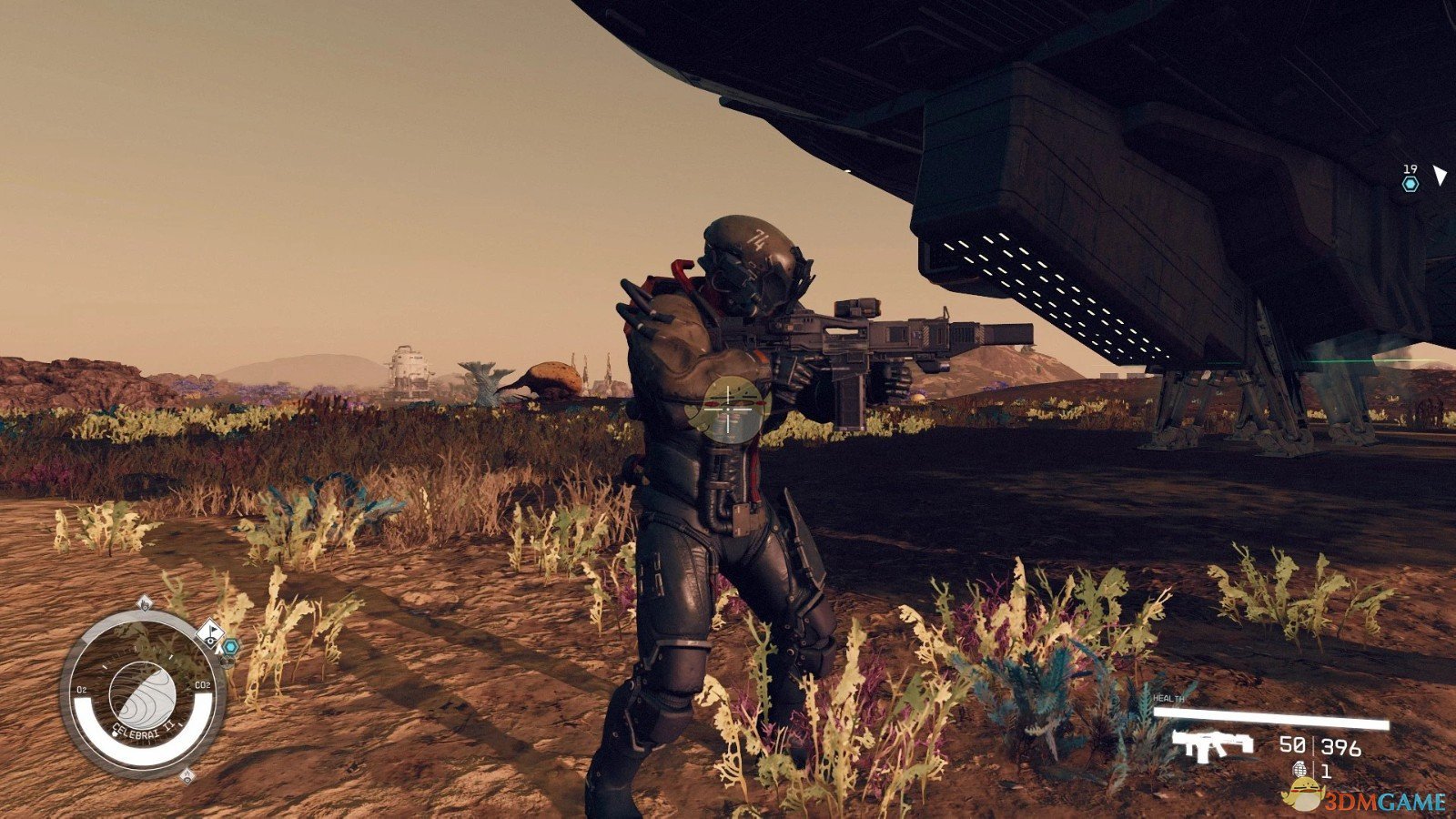Select the diamond icon atop the compass
1456x819 pixels.
tap(144, 603)
